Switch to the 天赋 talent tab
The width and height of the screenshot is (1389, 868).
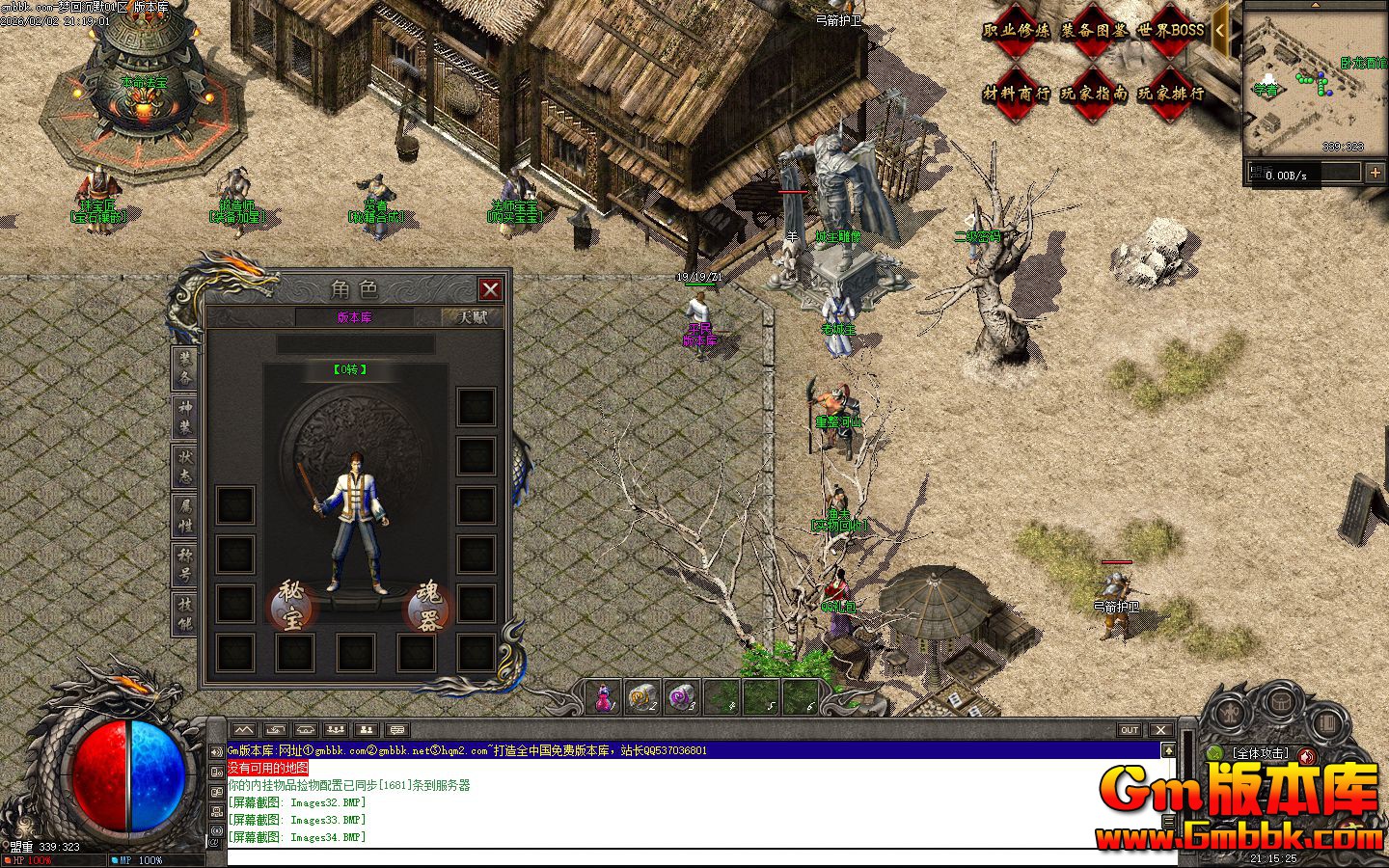tap(472, 317)
